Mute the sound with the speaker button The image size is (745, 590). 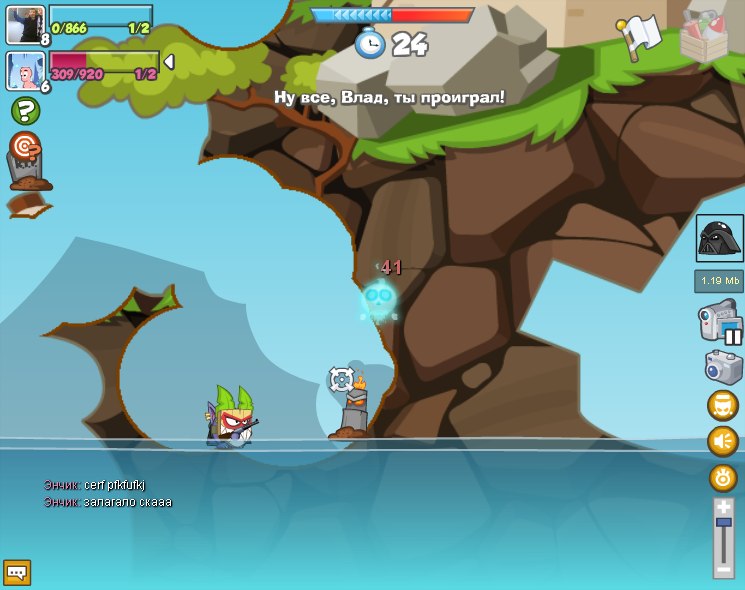click(x=722, y=441)
